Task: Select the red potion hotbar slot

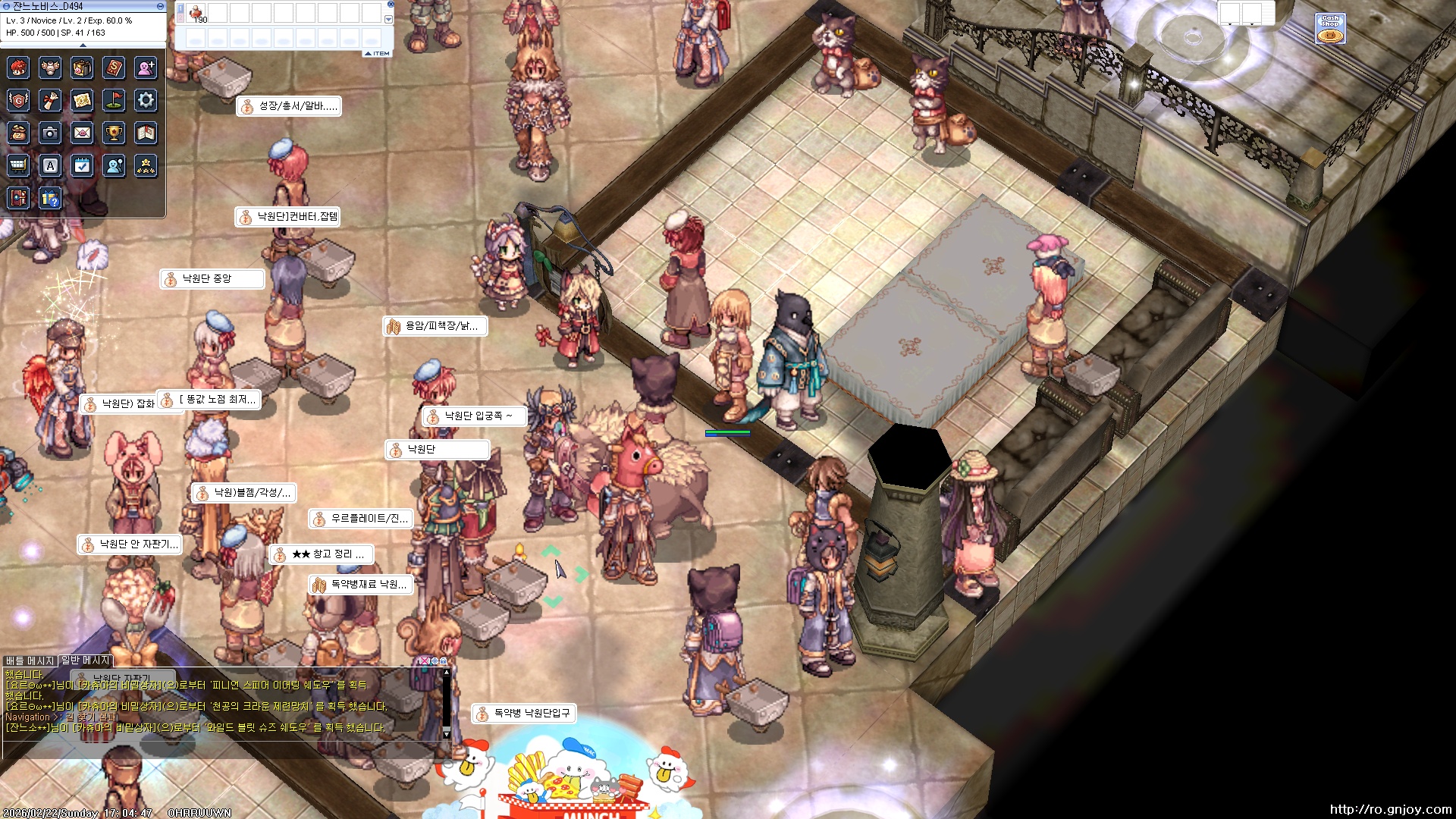Action: 196,13
